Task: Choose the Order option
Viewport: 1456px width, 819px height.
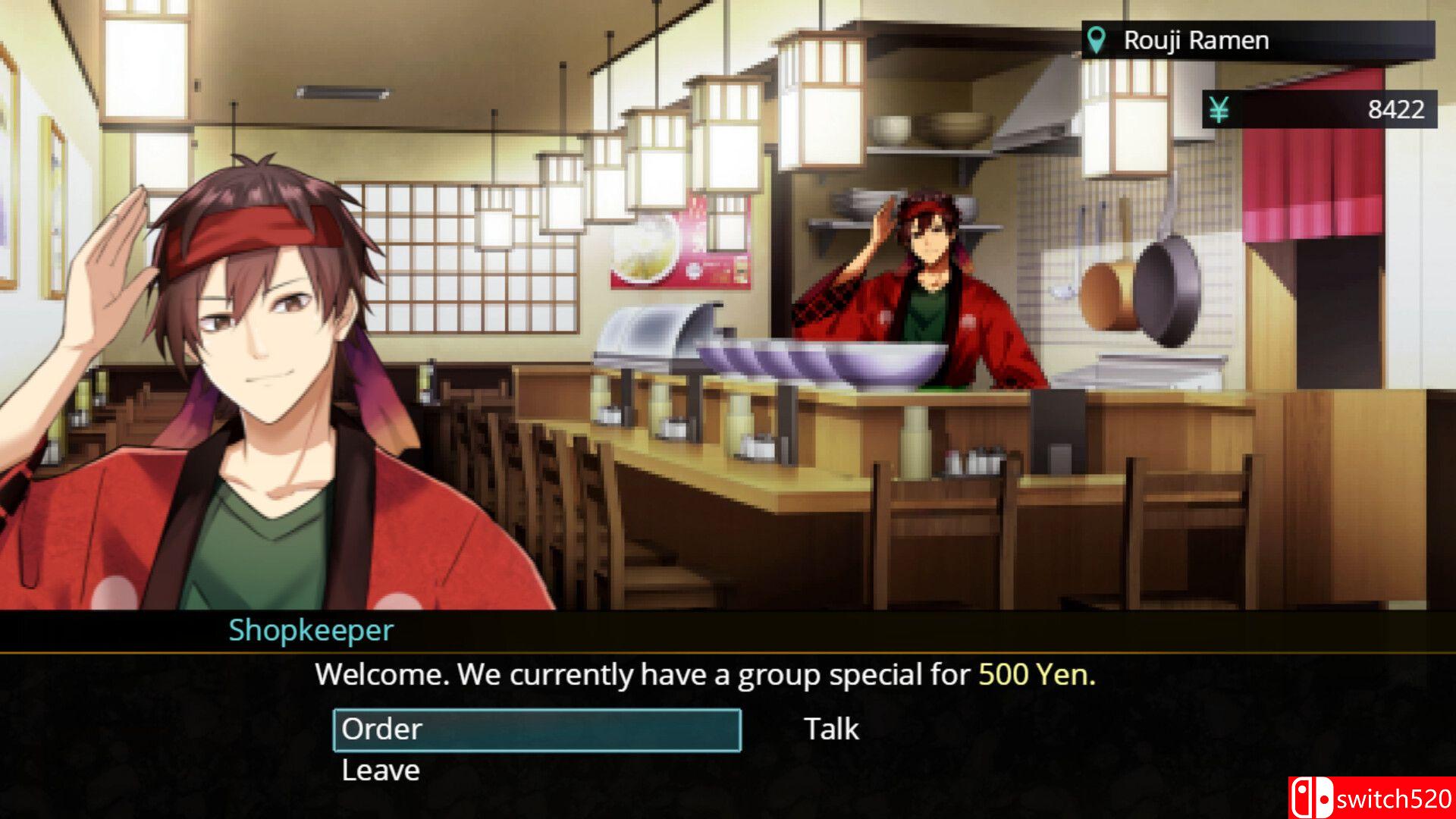Action: coord(536,730)
